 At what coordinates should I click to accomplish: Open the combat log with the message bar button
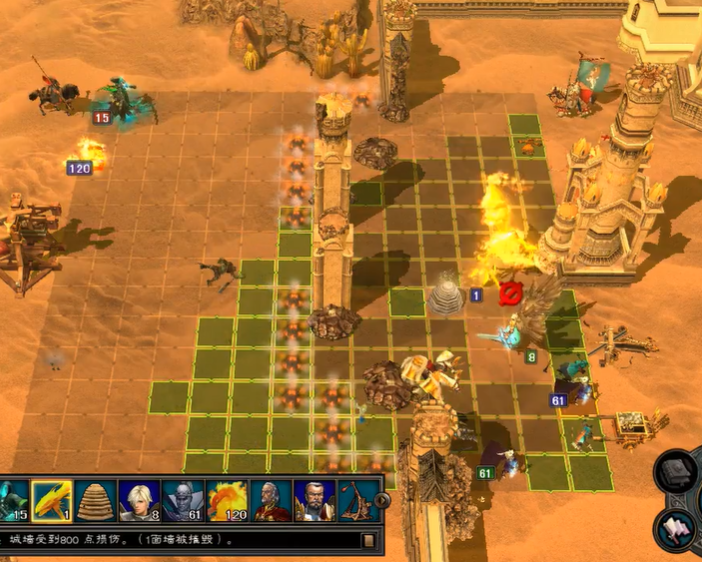(x=369, y=541)
